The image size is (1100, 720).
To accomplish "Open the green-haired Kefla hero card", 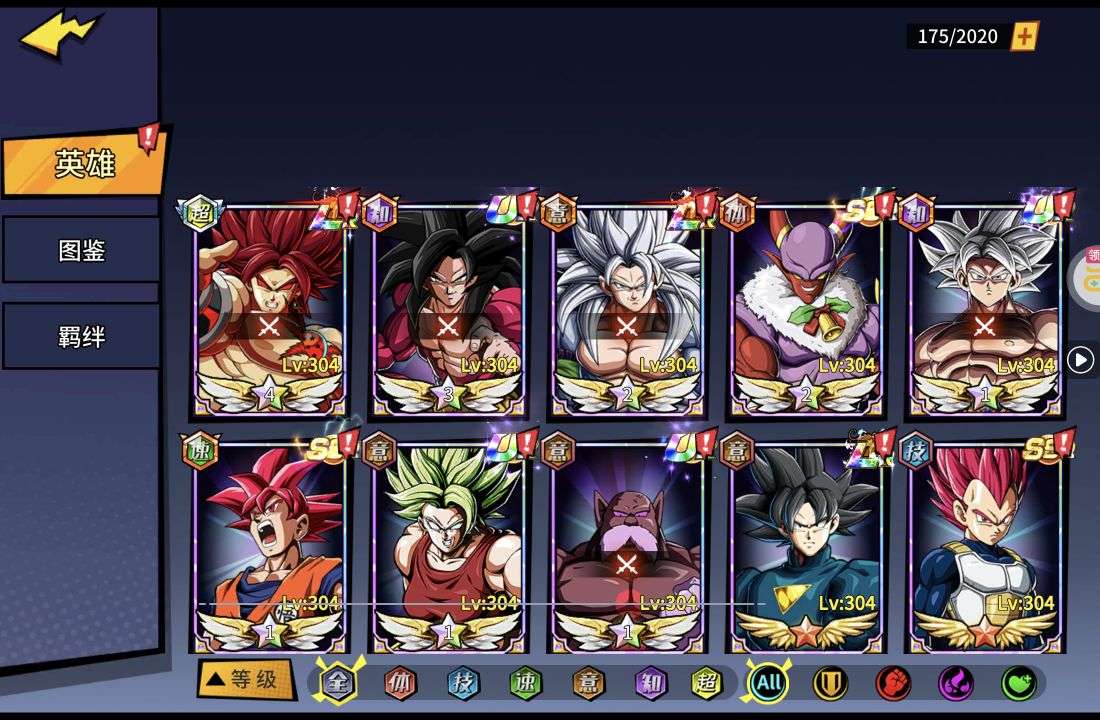I will [448, 545].
